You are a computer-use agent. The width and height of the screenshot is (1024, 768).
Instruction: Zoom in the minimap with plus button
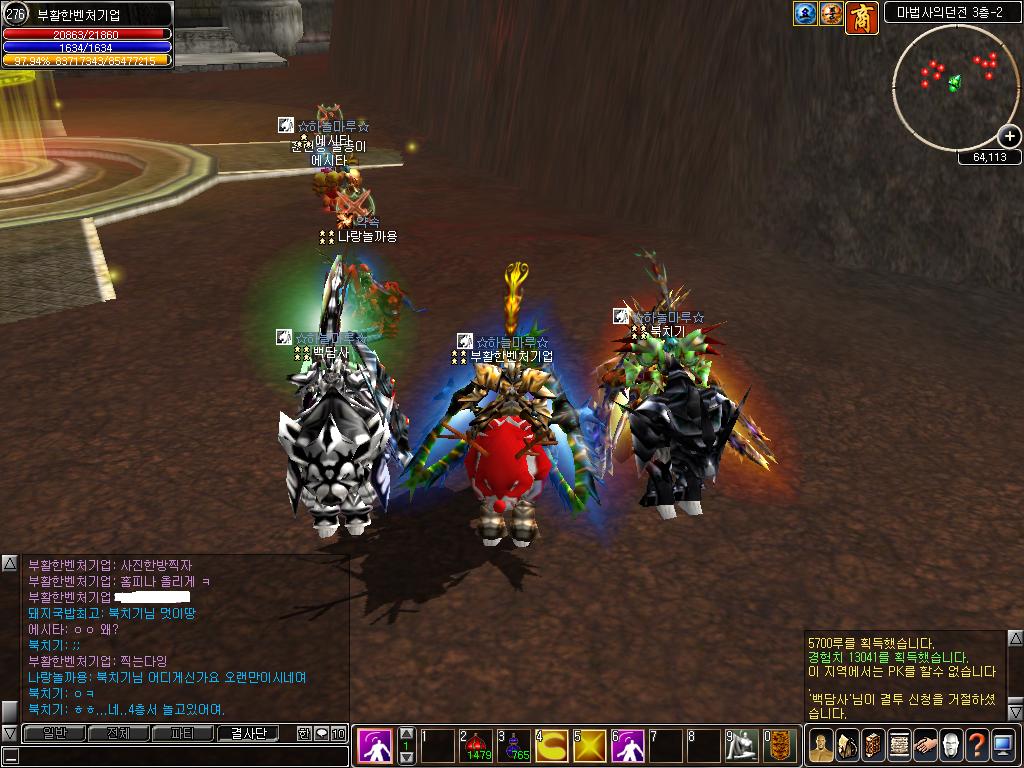click(x=1009, y=136)
